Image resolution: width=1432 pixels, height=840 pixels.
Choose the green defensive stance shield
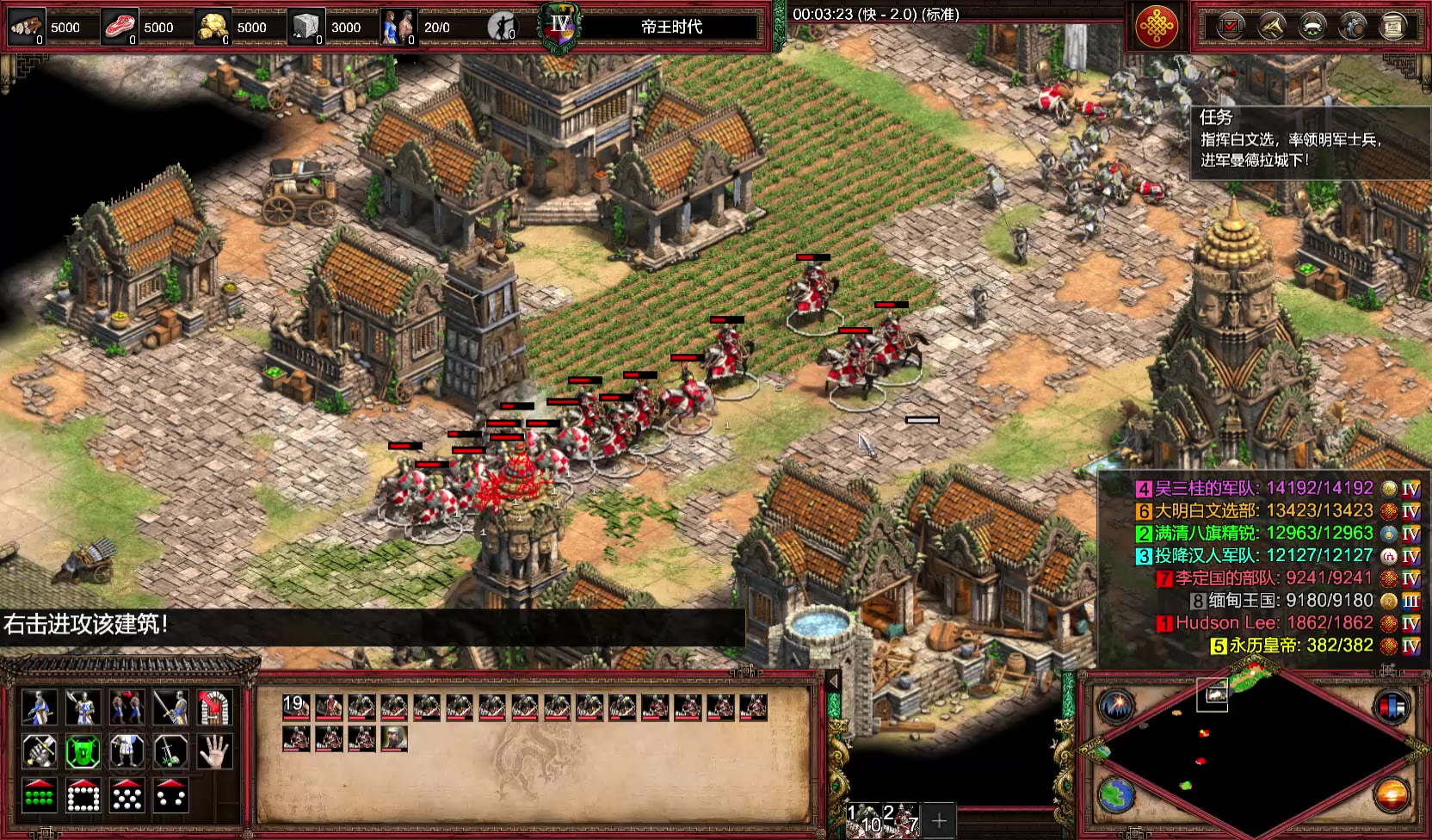coord(83,752)
